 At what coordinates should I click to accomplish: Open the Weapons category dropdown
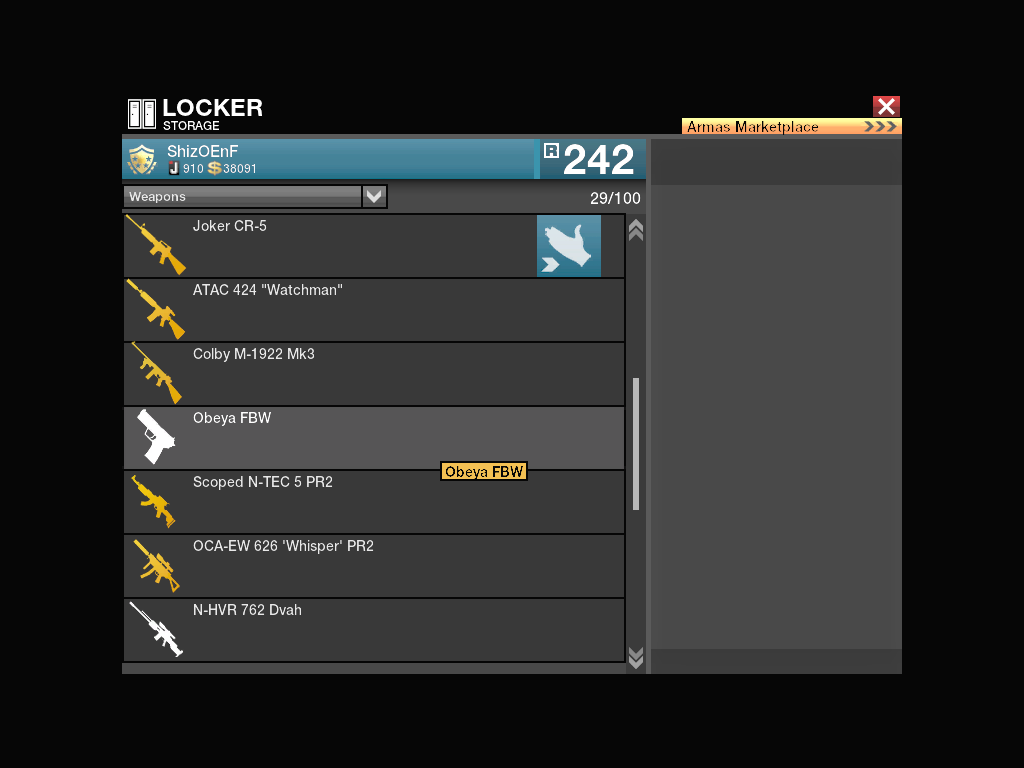click(x=374, y=197)
